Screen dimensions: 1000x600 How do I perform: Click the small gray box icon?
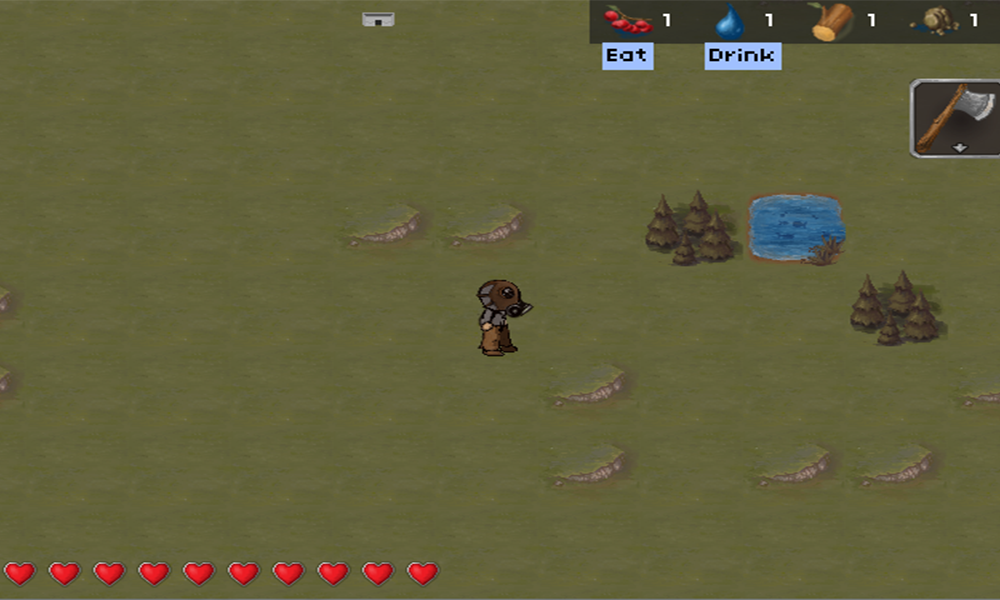(x=378, y=19)
